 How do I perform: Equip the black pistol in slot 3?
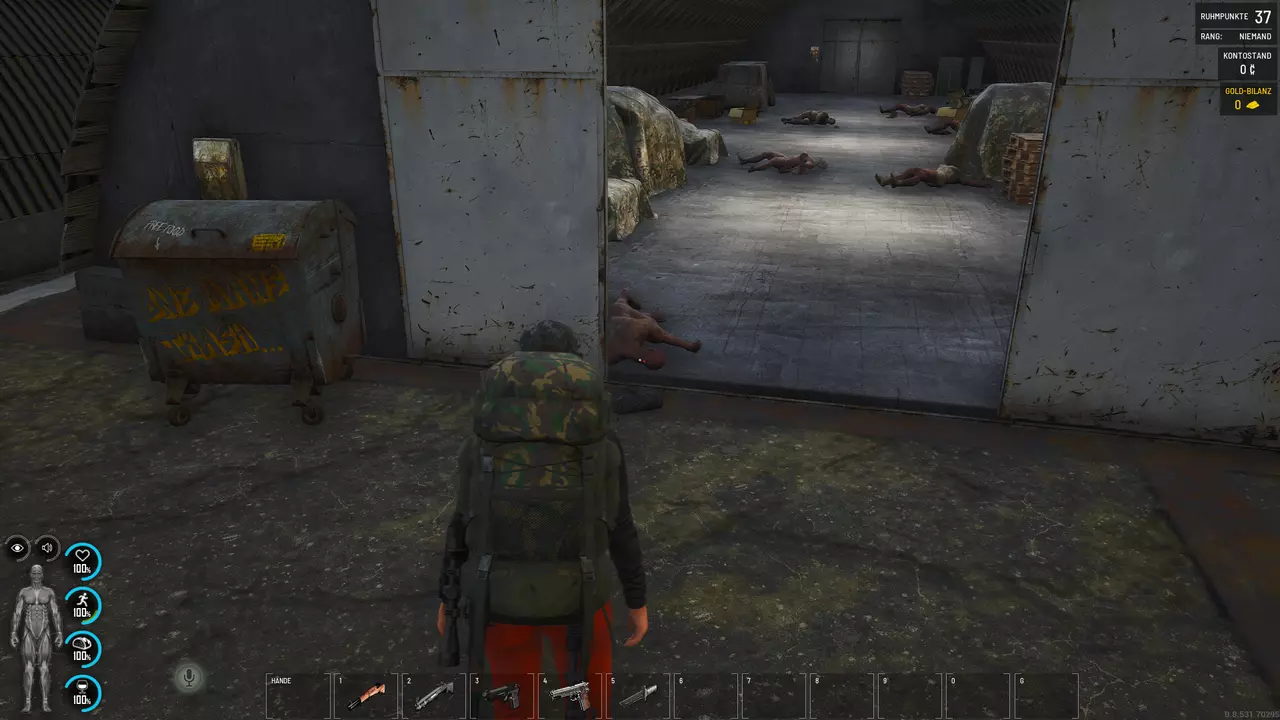pos(502,695)
